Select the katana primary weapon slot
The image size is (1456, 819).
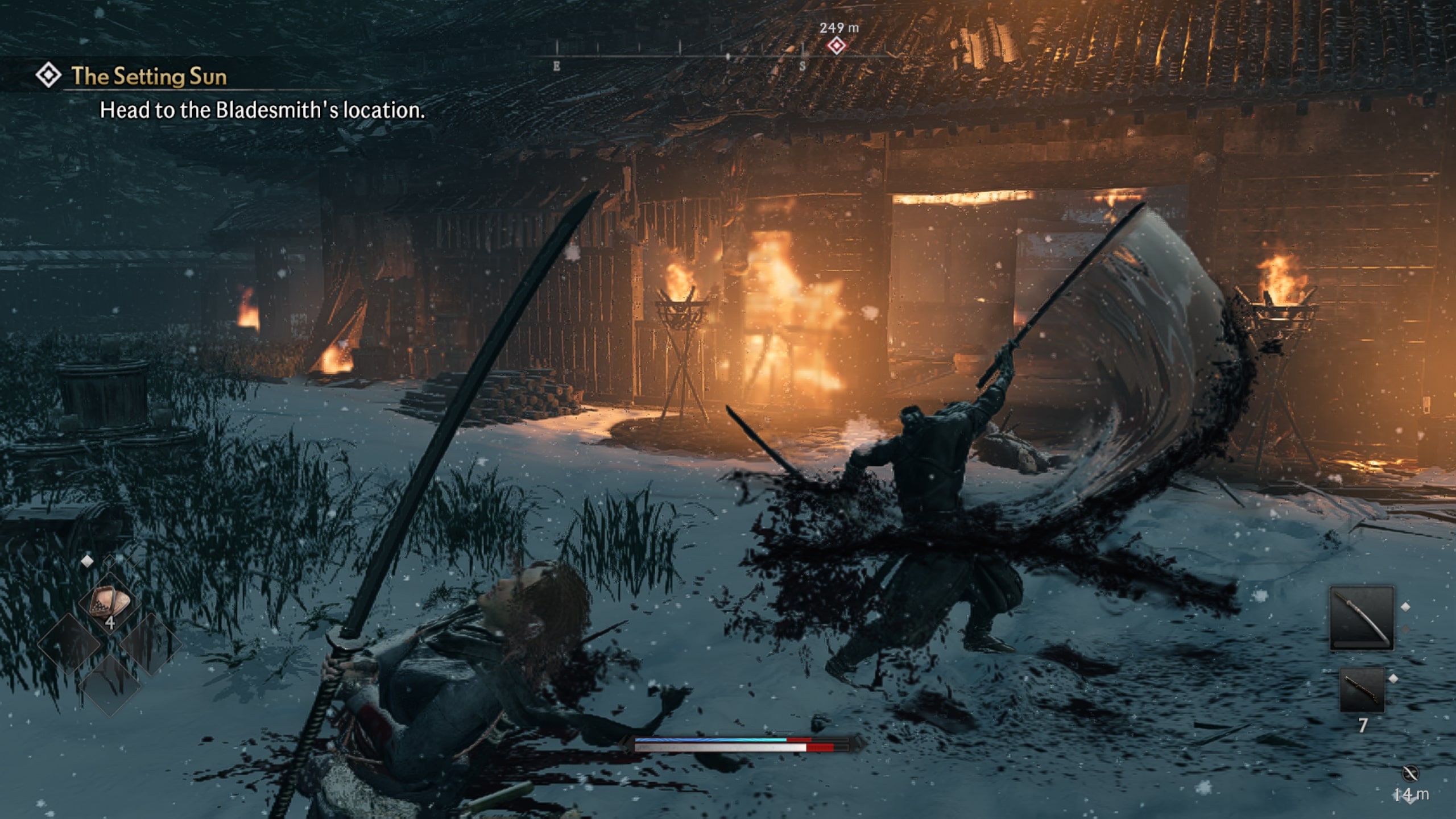[x=1362, y=618]
